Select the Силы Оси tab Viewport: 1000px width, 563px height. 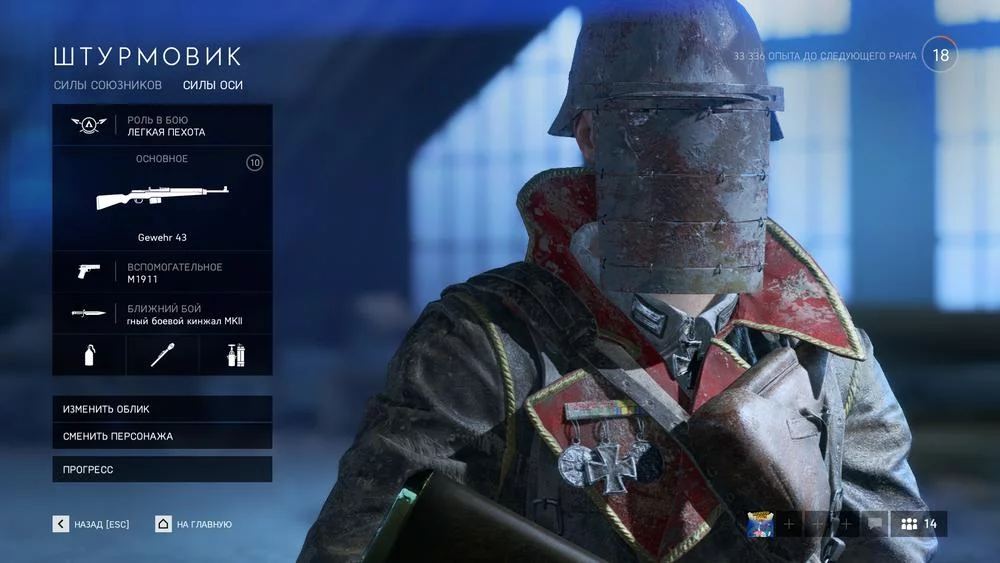click(213, 85)
